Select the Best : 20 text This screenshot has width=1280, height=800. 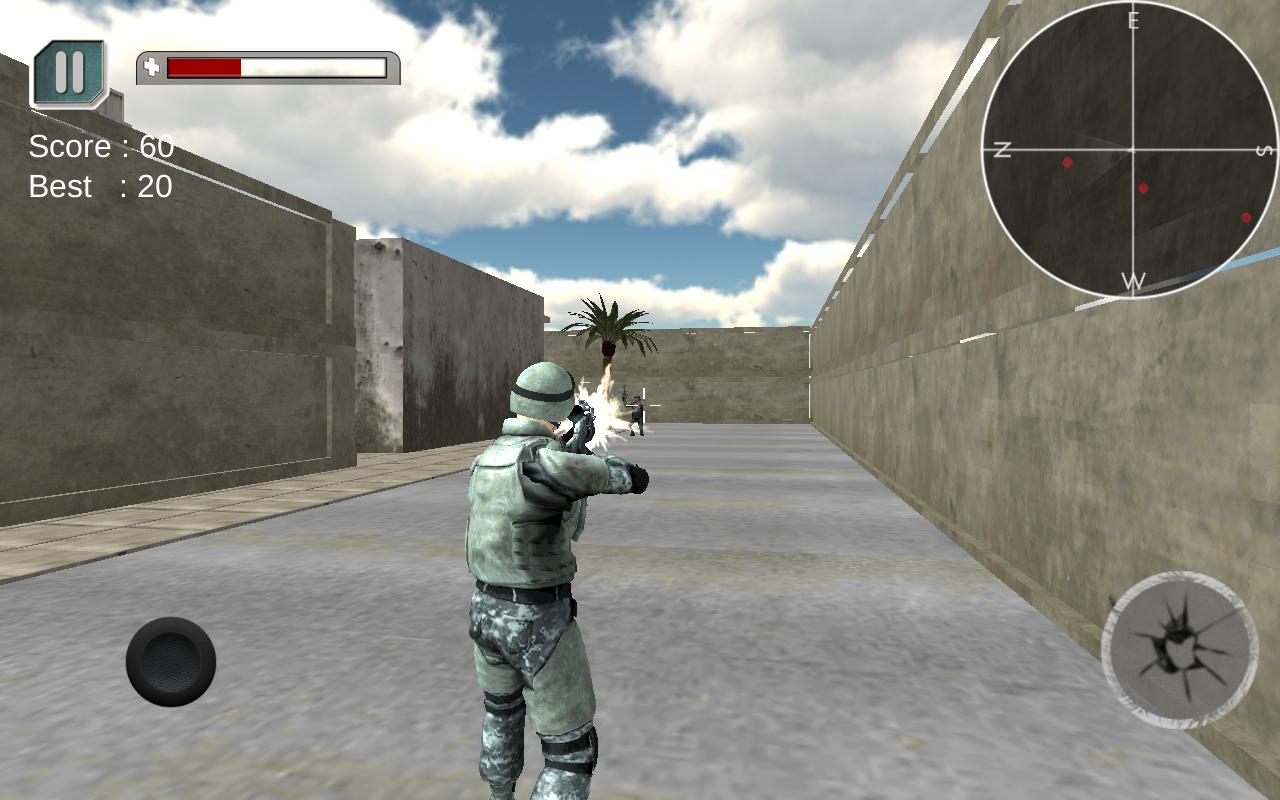[99, 186]
